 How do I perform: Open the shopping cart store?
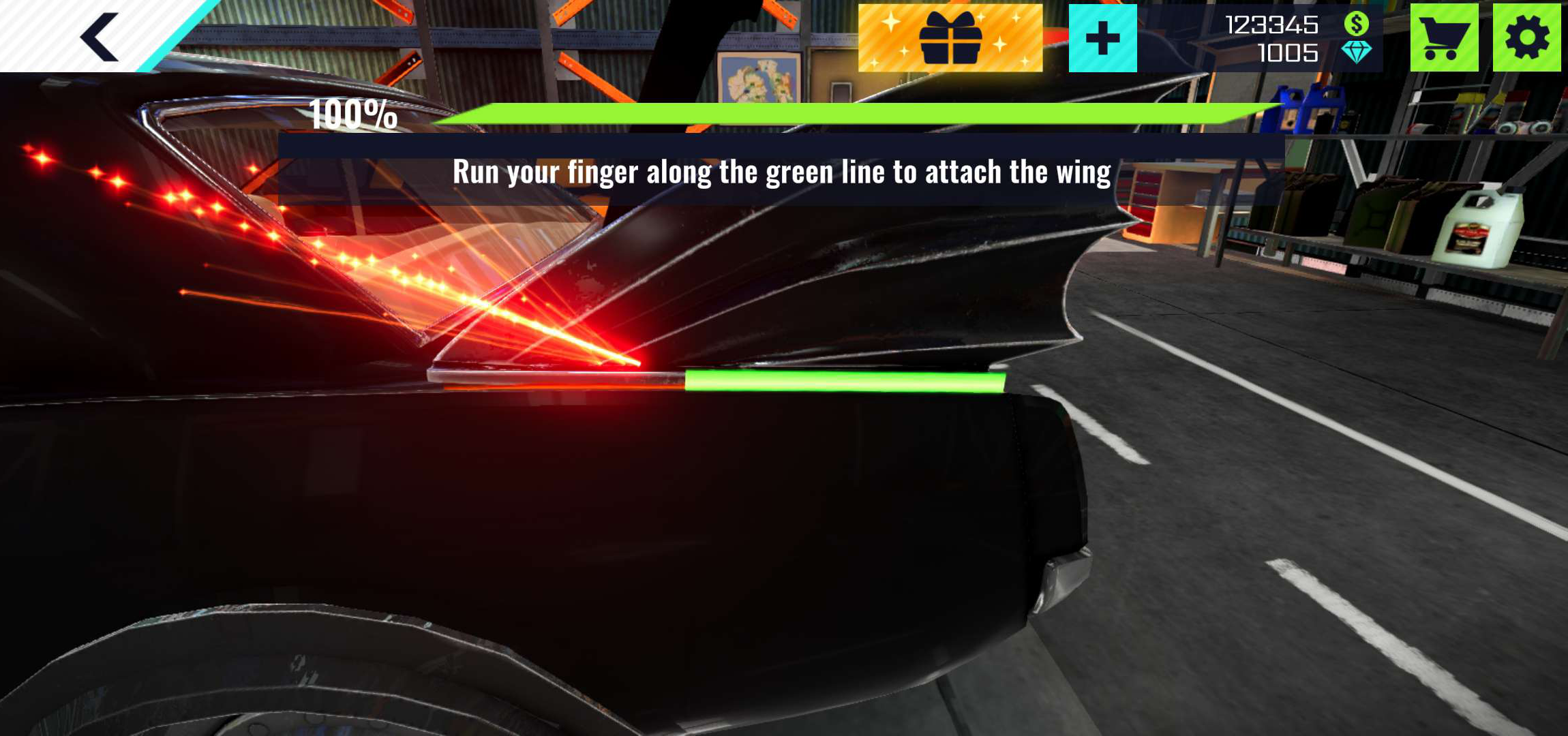[1443, 38]
